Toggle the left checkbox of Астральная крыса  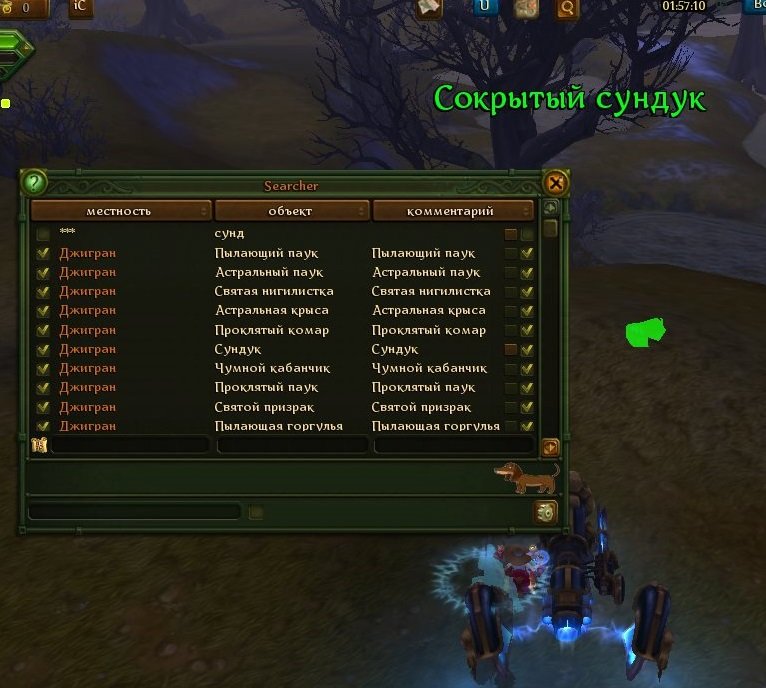[43, 311]
